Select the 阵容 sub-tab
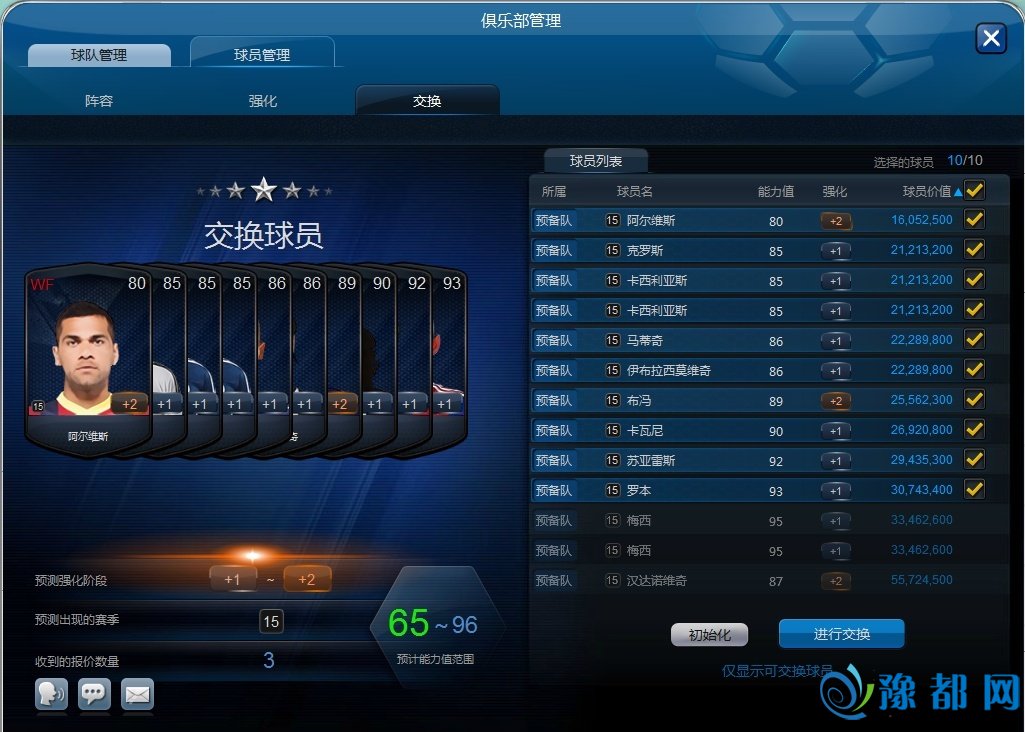Image resolution: width=1025 pixels, height=732 pixels. (99, 101)
